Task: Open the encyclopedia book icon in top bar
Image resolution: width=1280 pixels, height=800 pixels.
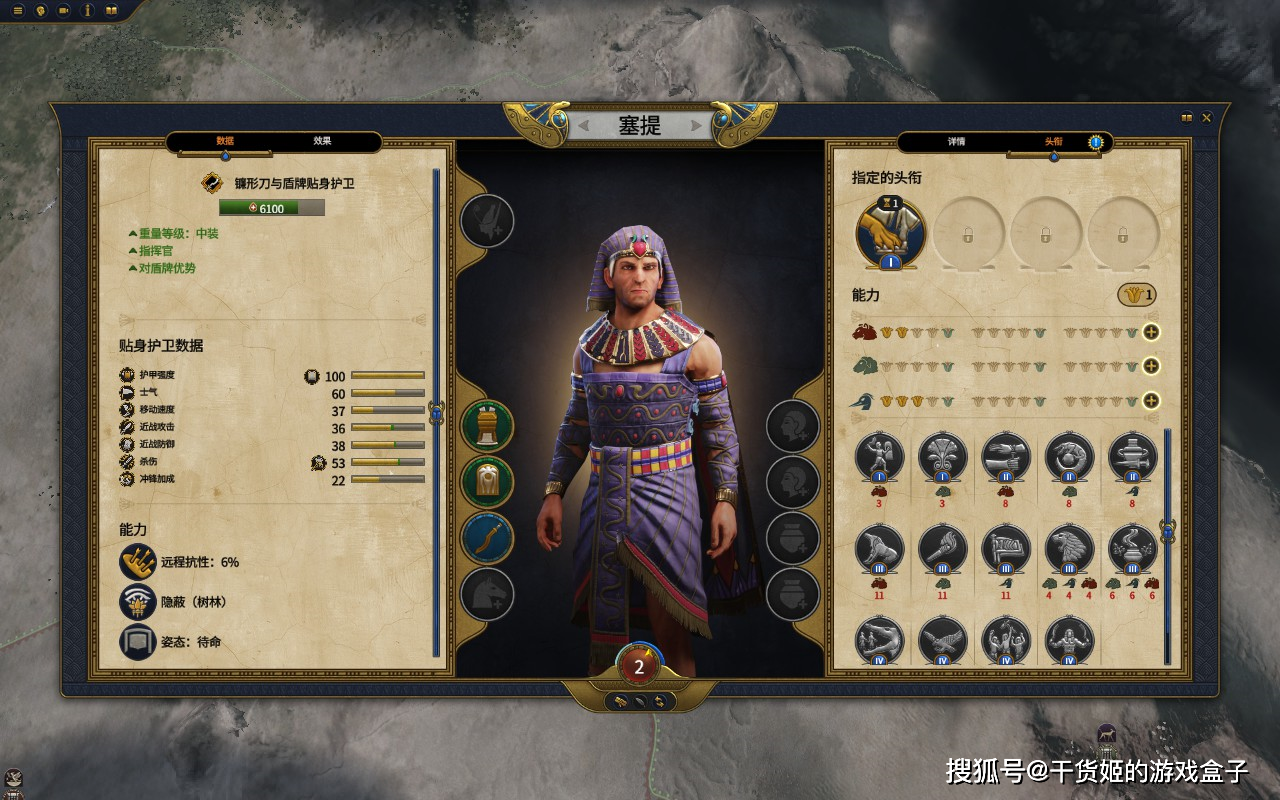Action: point(111,11)
